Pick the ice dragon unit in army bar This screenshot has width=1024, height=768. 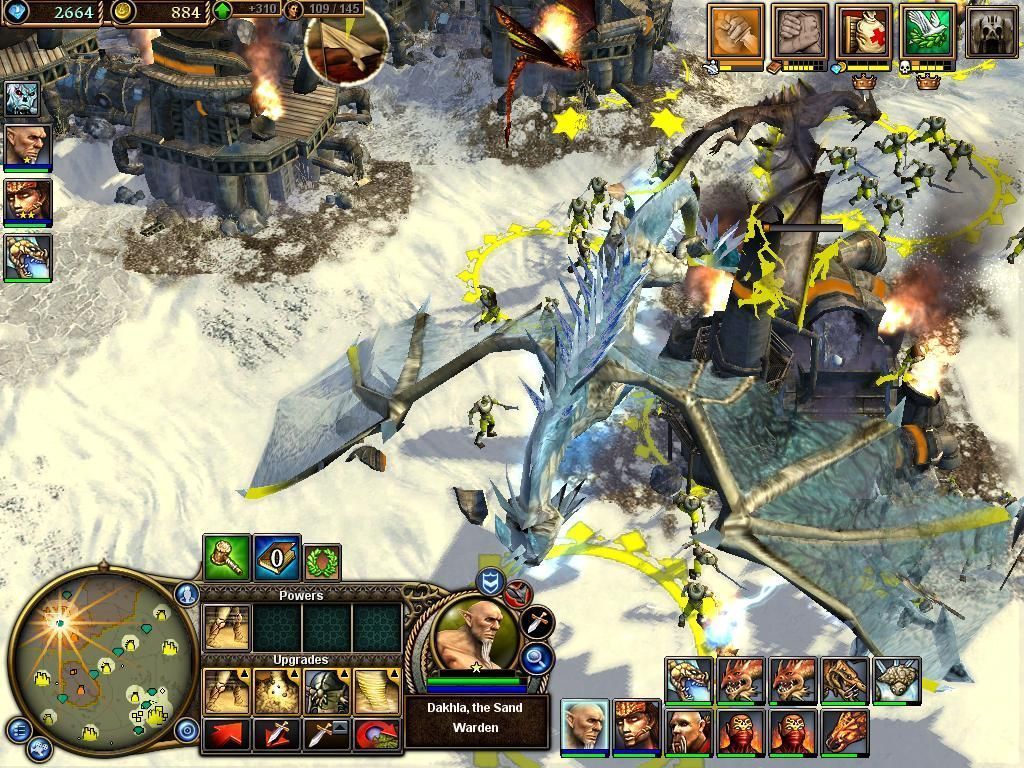pos(688,680)
